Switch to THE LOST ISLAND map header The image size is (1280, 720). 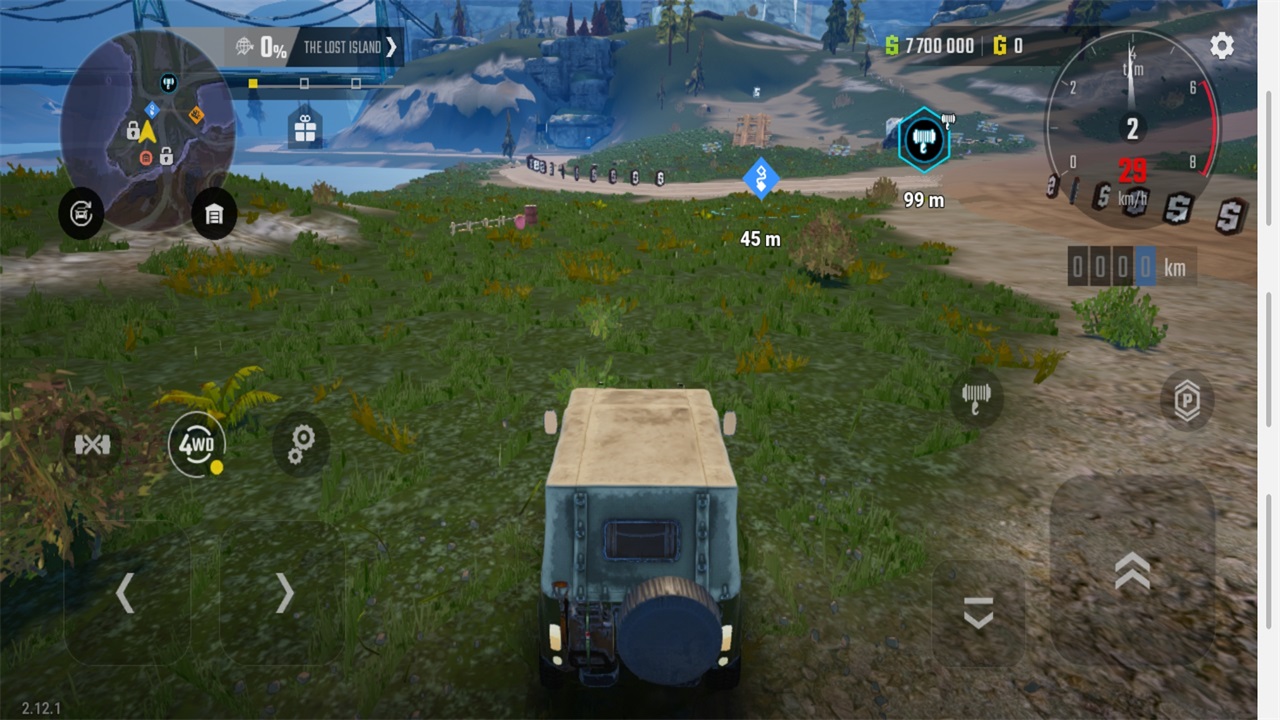click(345, 46)
